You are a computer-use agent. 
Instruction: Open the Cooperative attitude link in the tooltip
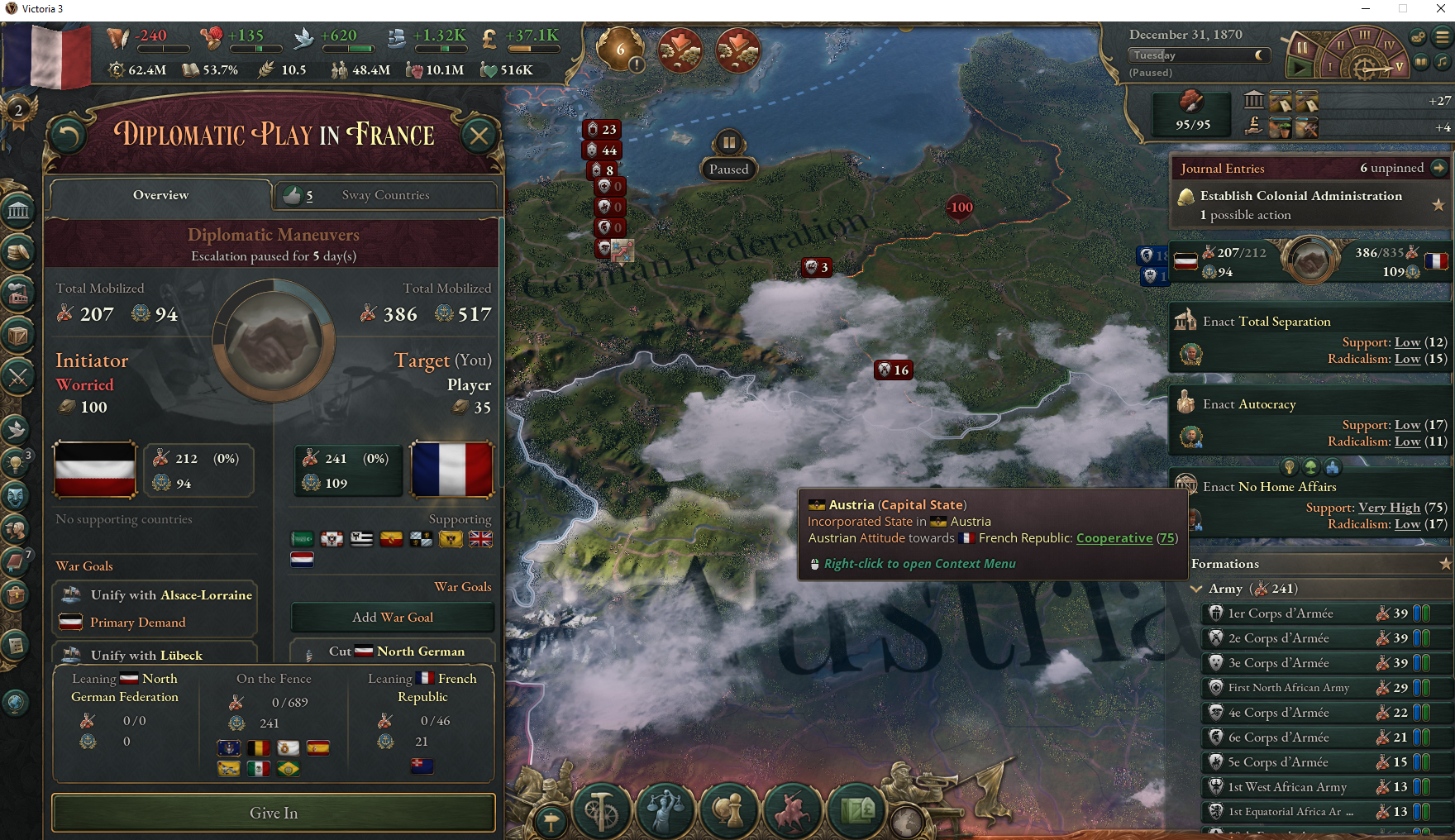1114,537
